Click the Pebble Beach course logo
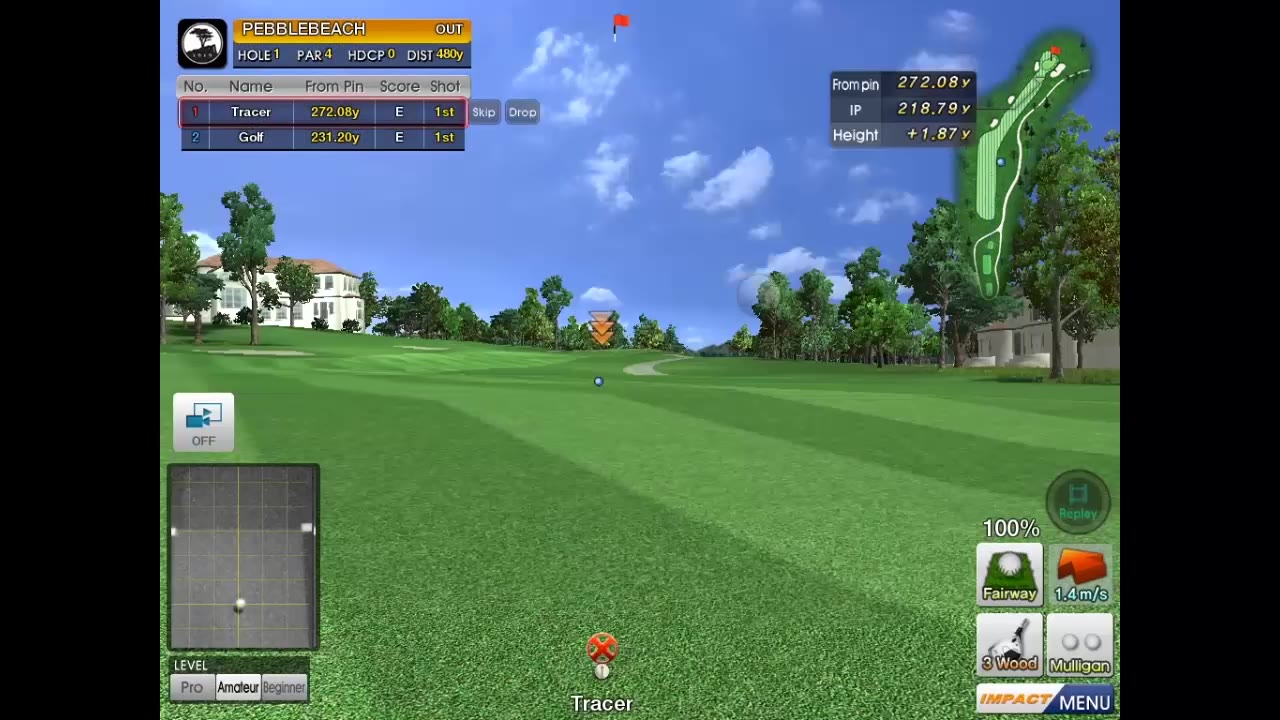 coord(202,42)
